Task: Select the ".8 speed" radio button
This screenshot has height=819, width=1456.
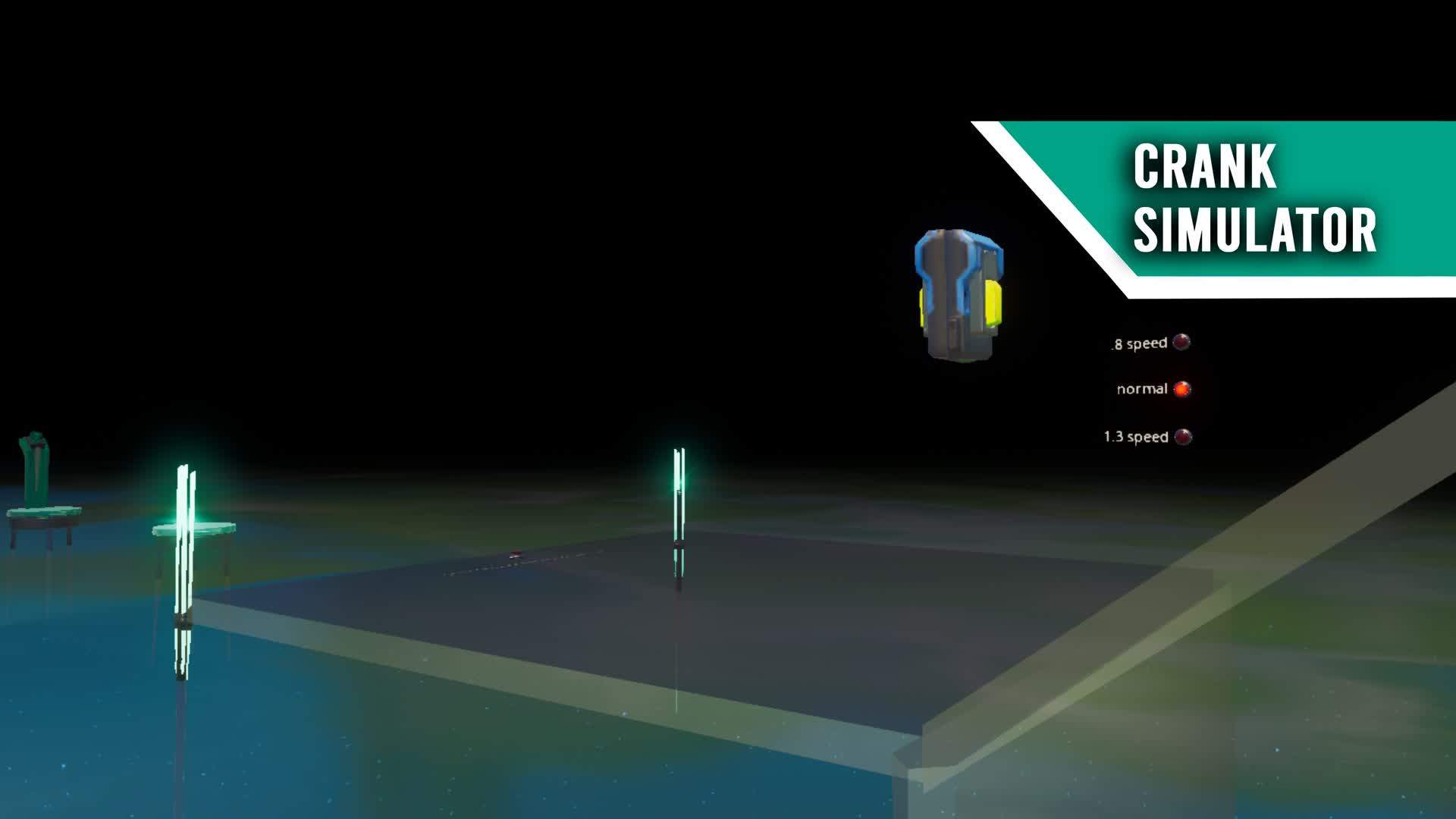Action: click(x=1180, y=341)
